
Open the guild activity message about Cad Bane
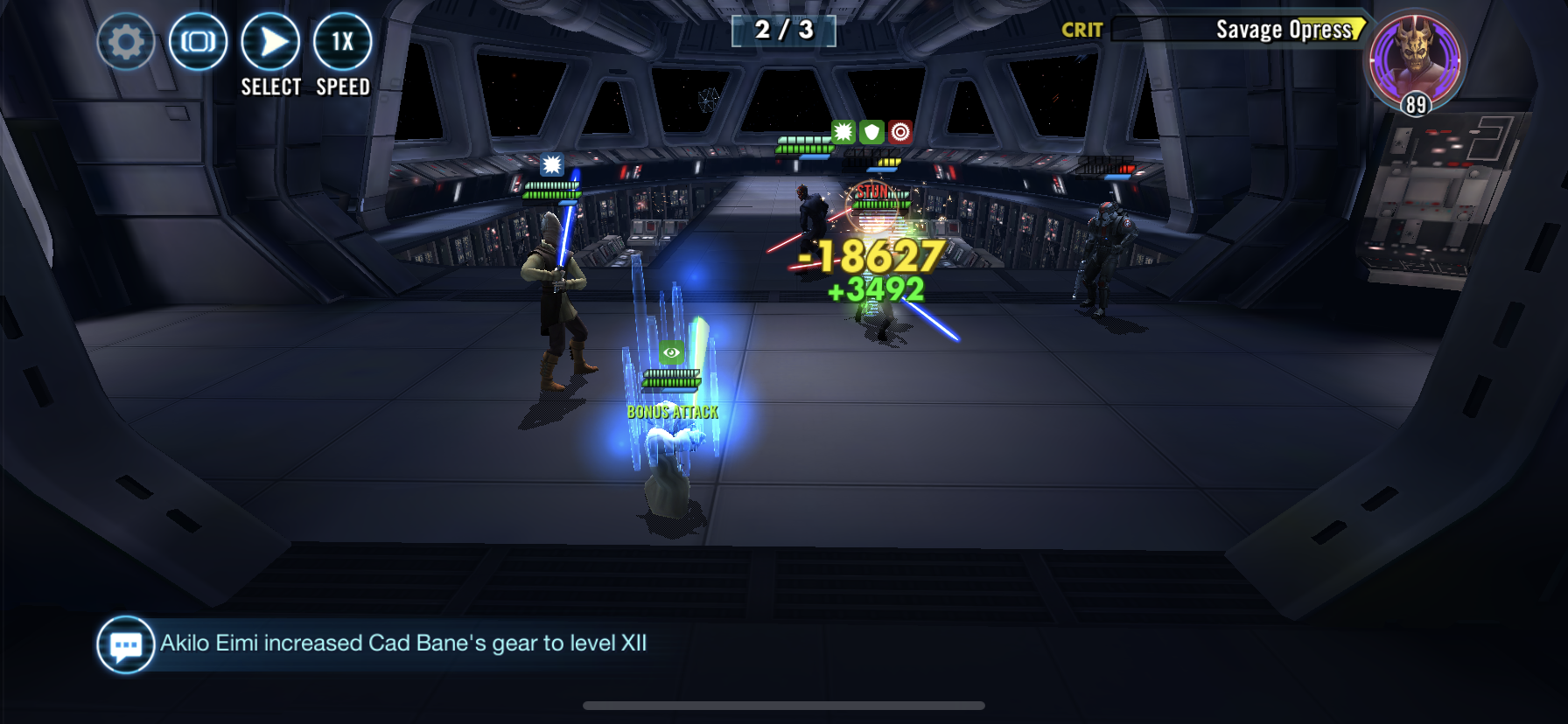(403, 644)
